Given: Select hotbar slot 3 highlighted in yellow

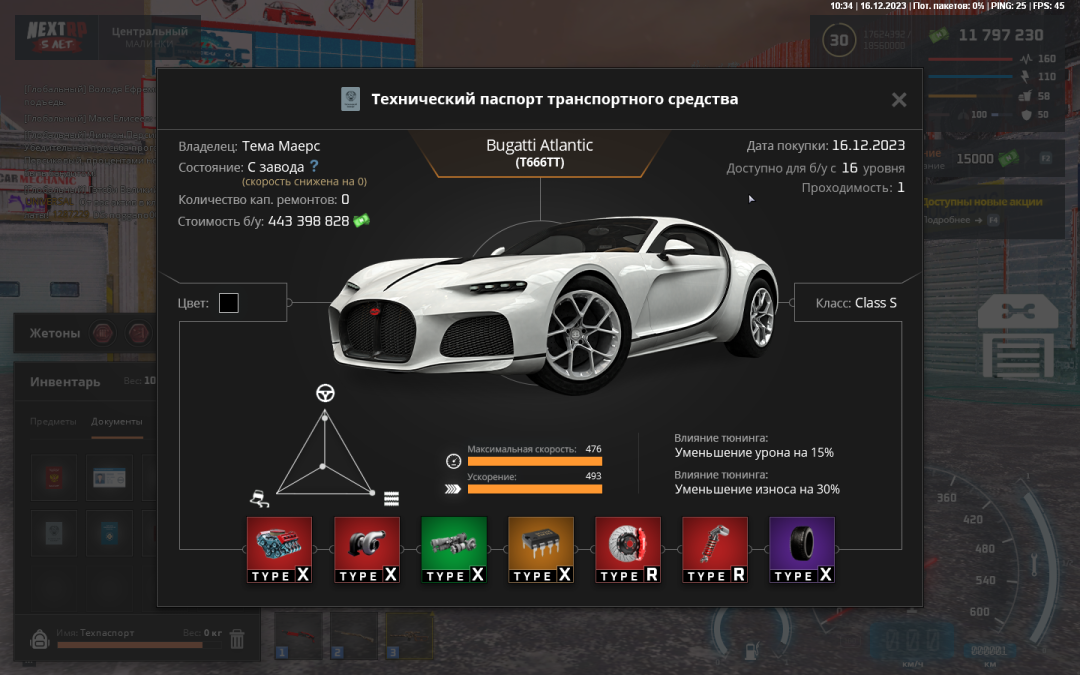Looking at the screenshot, I should [409, 635].
